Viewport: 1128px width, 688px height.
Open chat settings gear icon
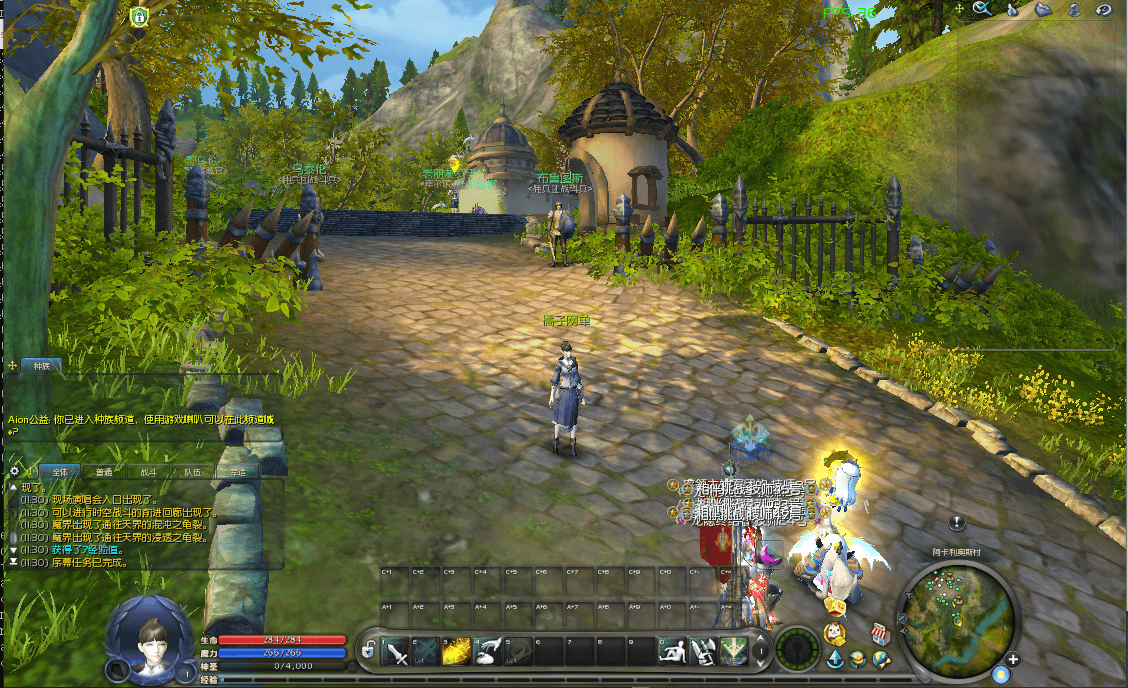[15, 471]
